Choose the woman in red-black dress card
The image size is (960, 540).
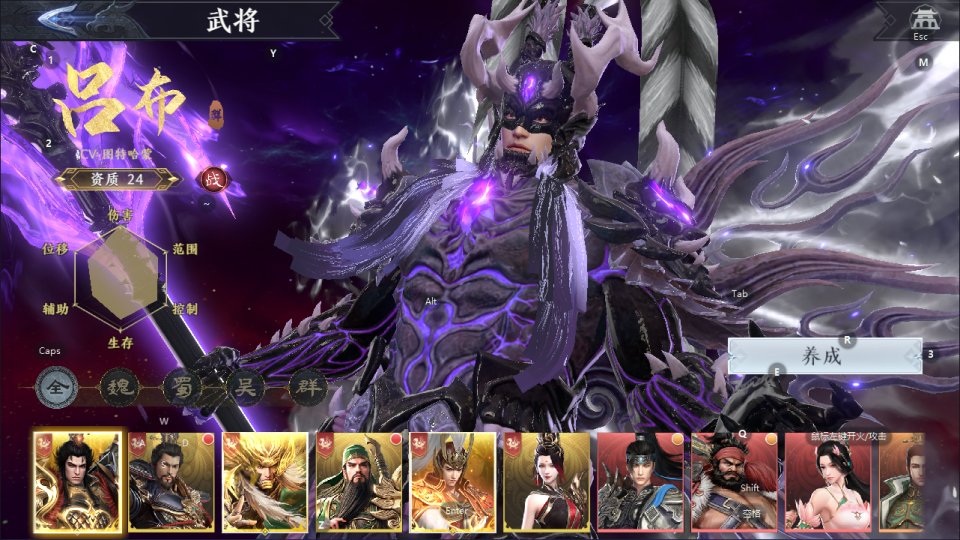coord(547,481)
